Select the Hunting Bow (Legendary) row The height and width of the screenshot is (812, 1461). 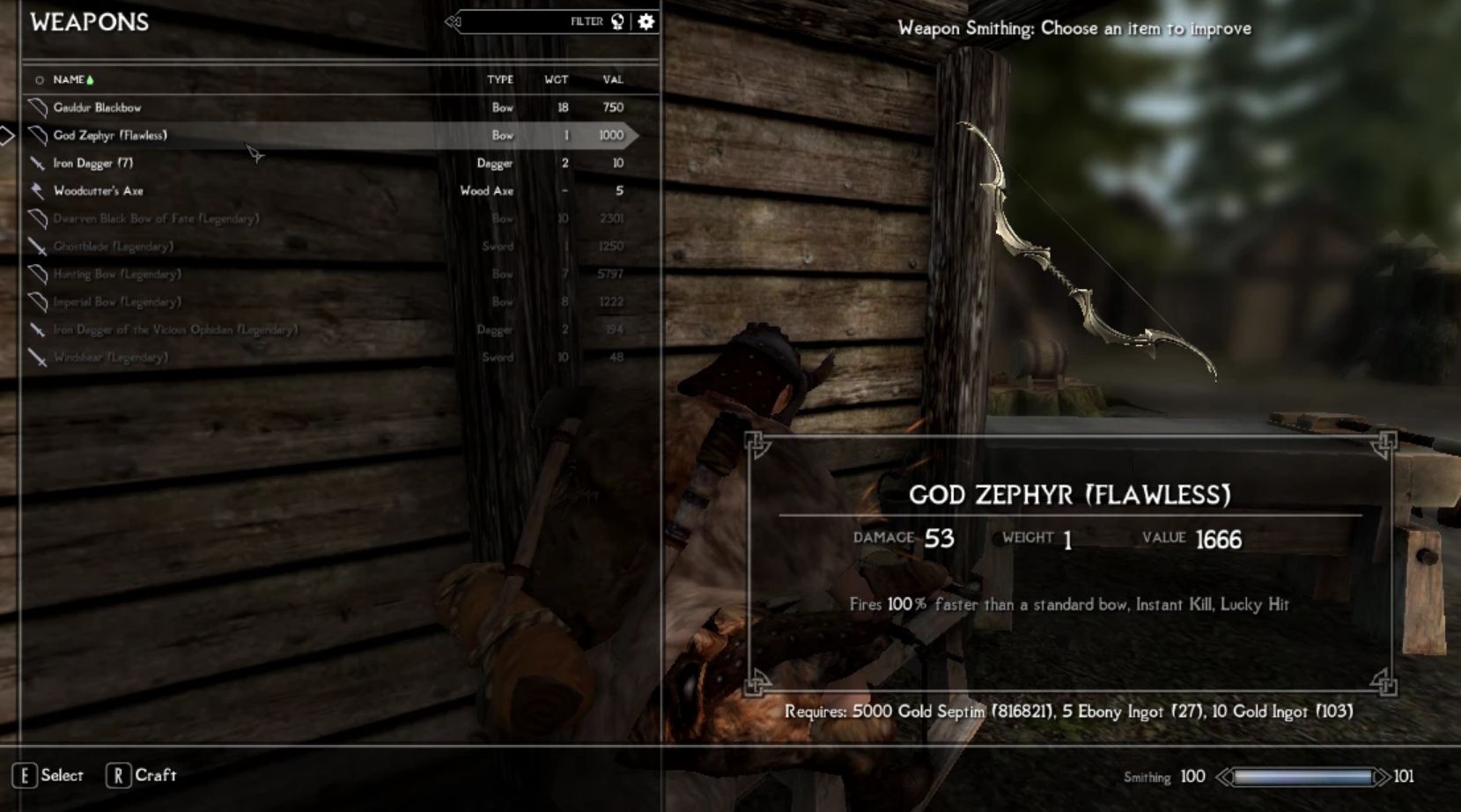point(117,274)
